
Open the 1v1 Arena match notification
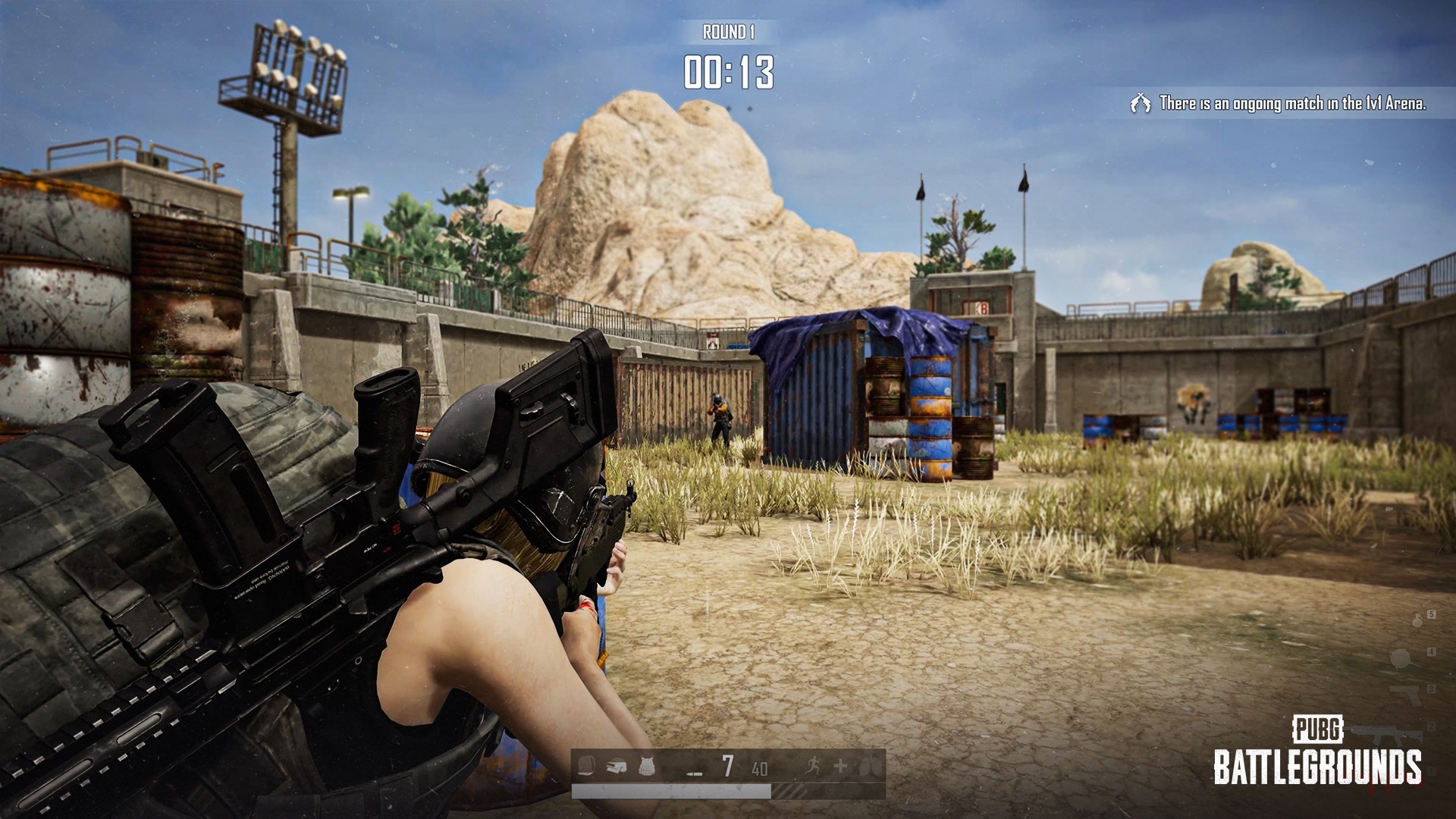(1282, 103)
